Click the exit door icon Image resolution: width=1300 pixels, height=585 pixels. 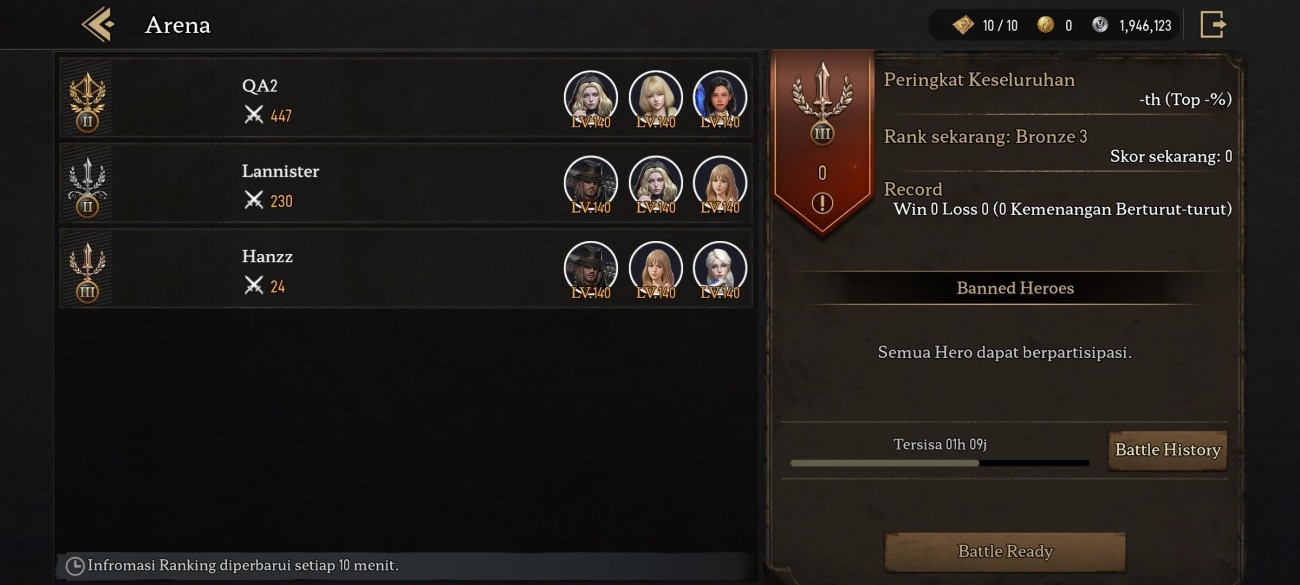coord(1212,24)
